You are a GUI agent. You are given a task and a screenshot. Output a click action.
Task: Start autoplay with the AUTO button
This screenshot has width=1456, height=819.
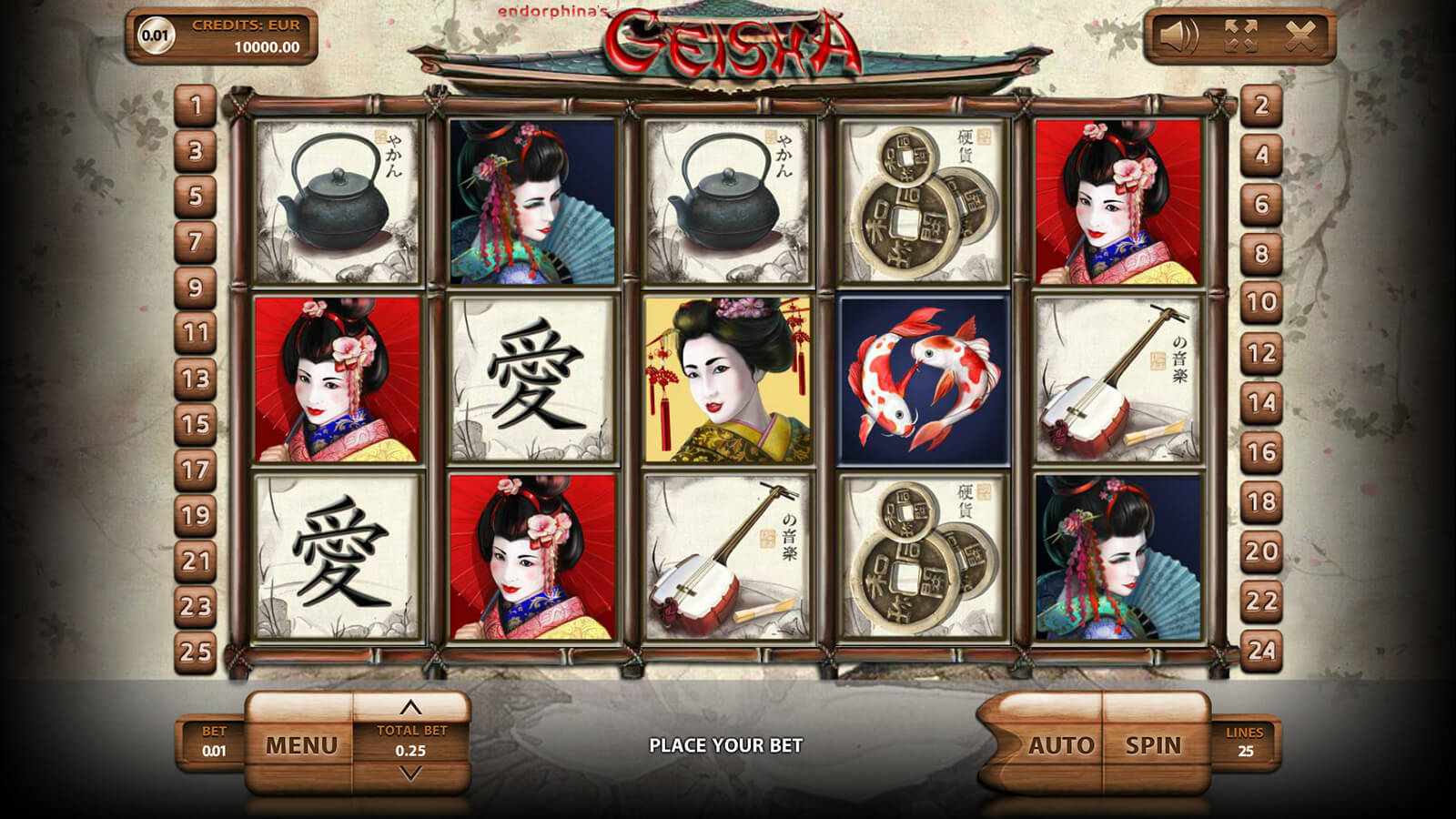coord(1060,745)
